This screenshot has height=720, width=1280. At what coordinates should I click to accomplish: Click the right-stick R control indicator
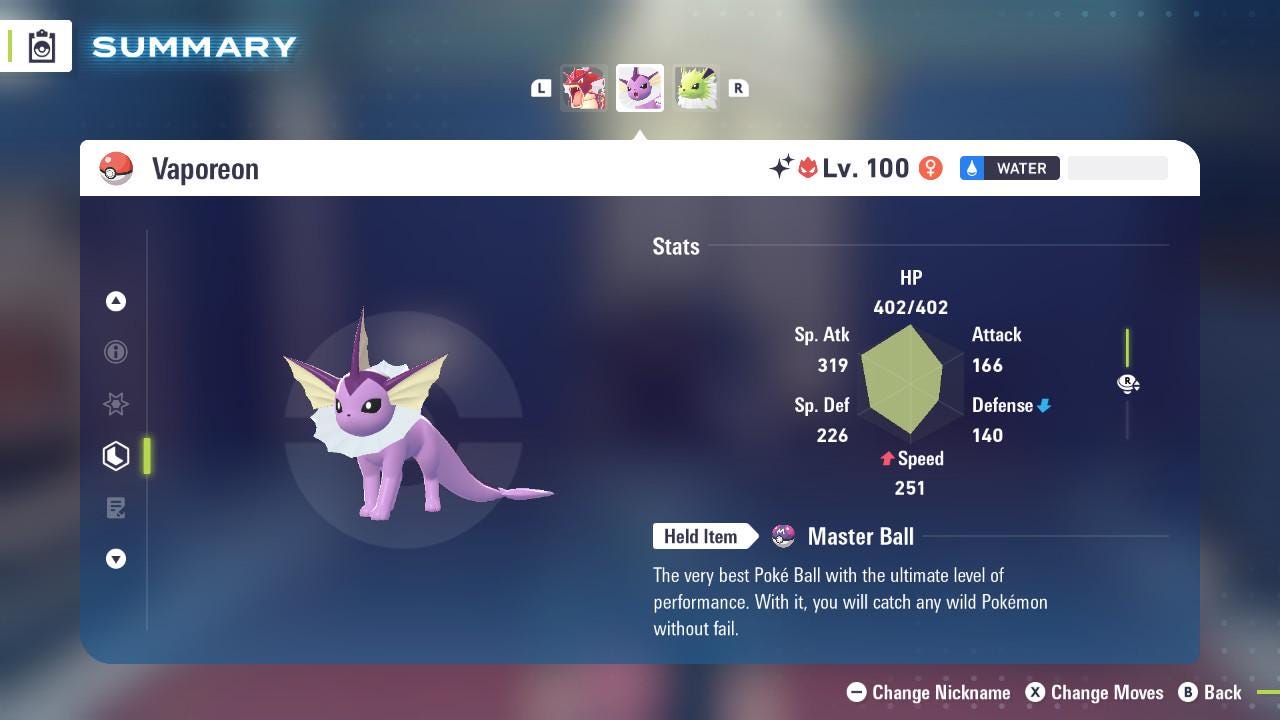[x=1128, y=384]
